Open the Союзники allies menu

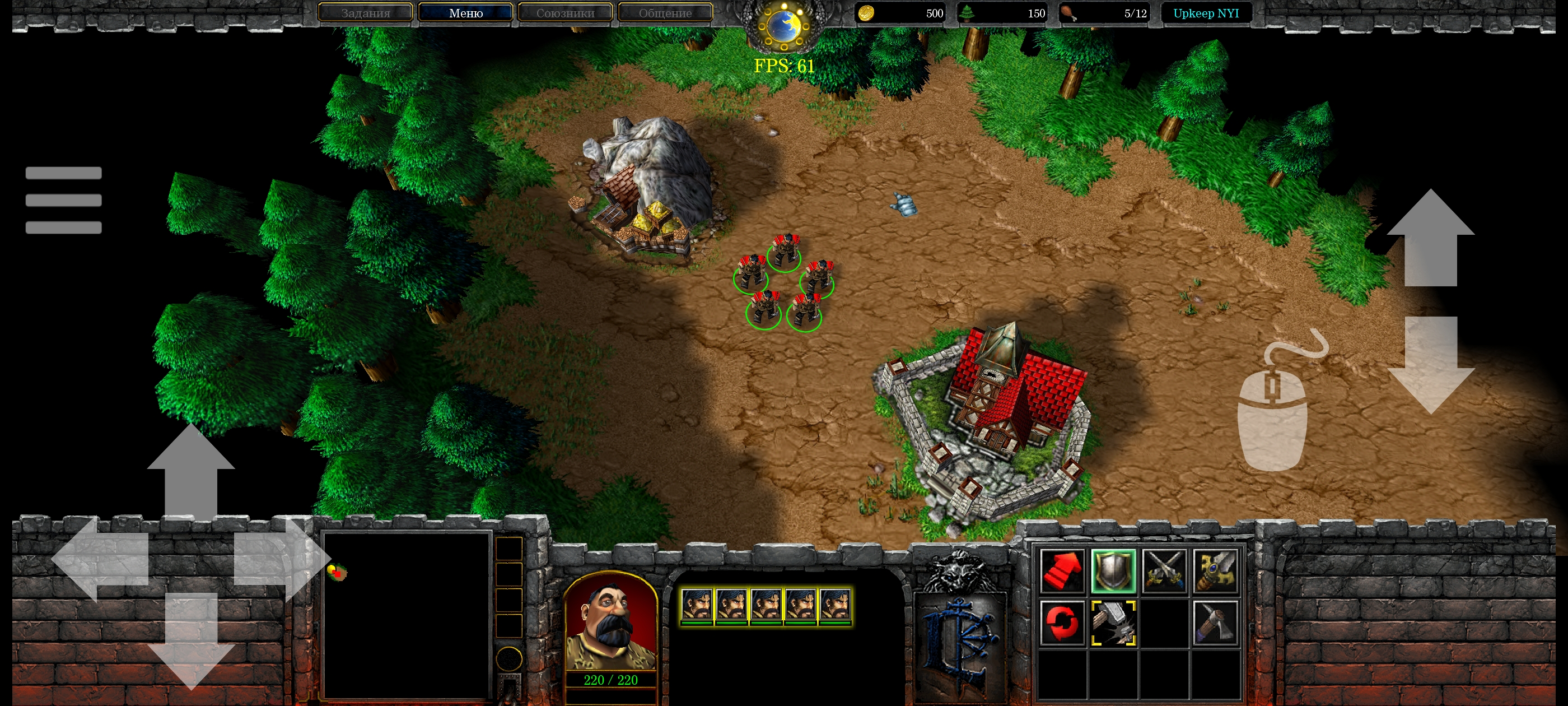pos(565,13)
